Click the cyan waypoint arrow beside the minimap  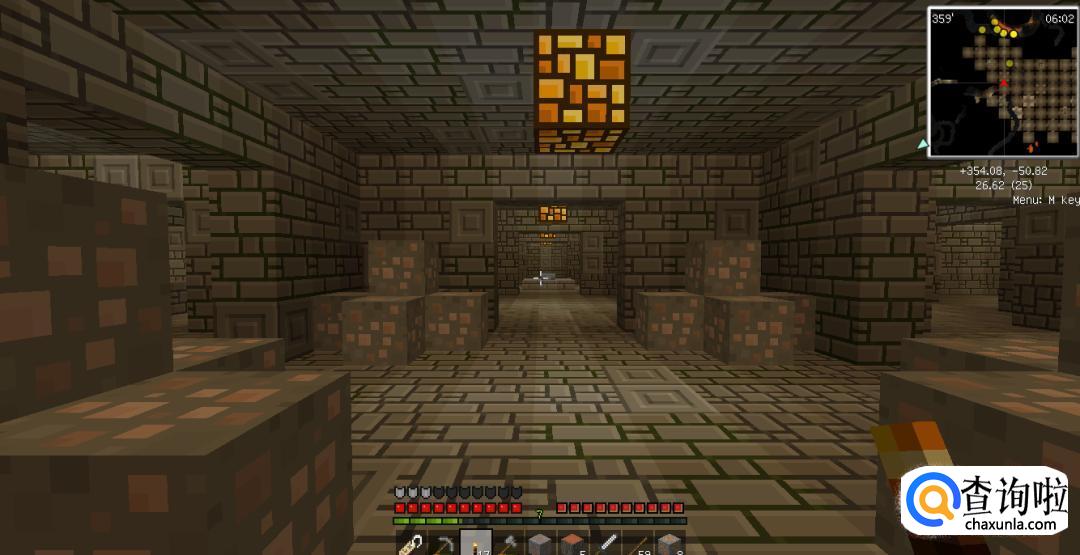[923, 144]
